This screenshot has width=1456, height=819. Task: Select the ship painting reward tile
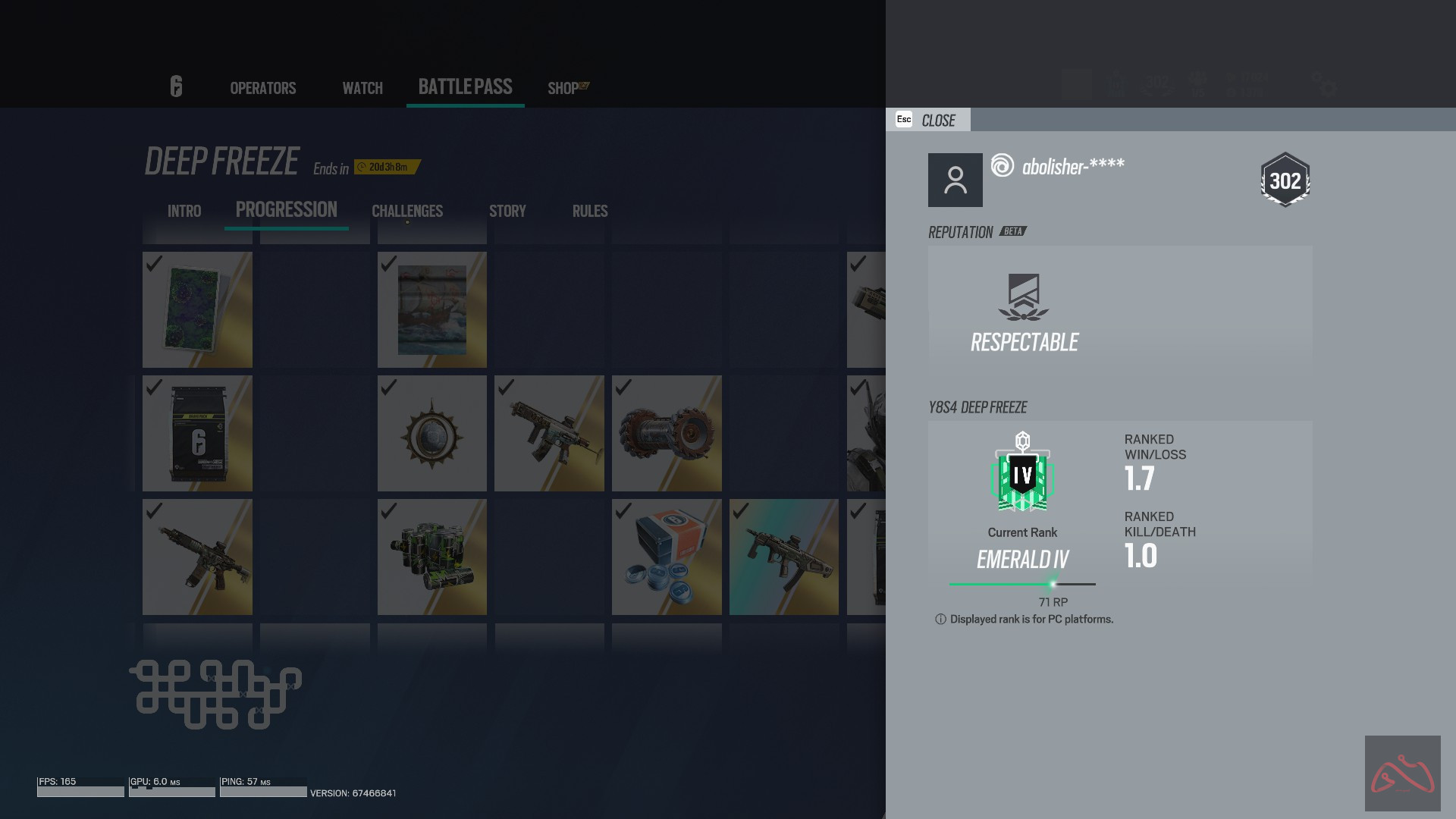click(x=431, y=309)
